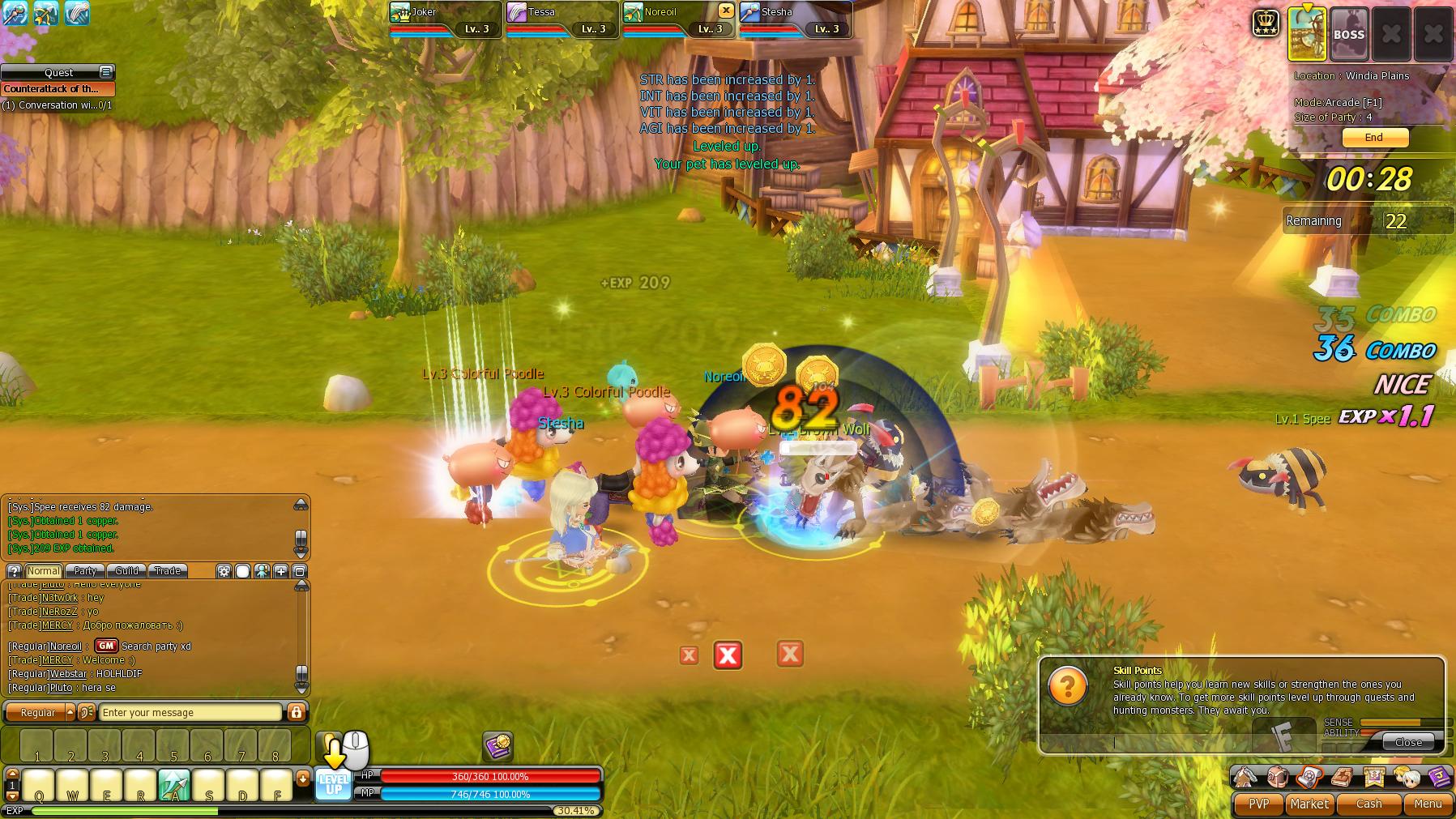Close the Skill Points tip popup
This screenshot has height=819, width=1456.
(1408, 742)
